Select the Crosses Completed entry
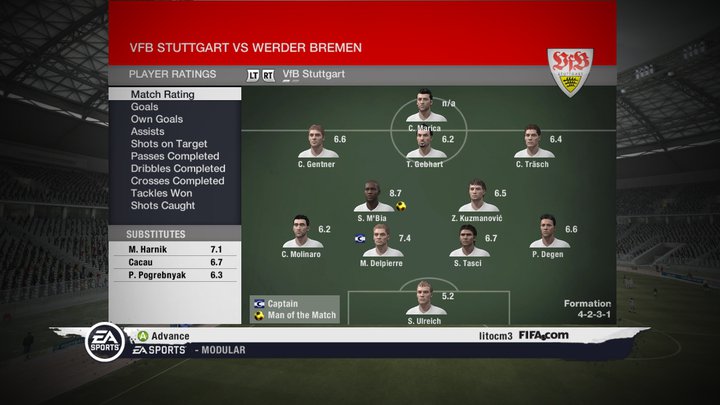The width and height of the screenshot is (720, 405). pos(177,181)
